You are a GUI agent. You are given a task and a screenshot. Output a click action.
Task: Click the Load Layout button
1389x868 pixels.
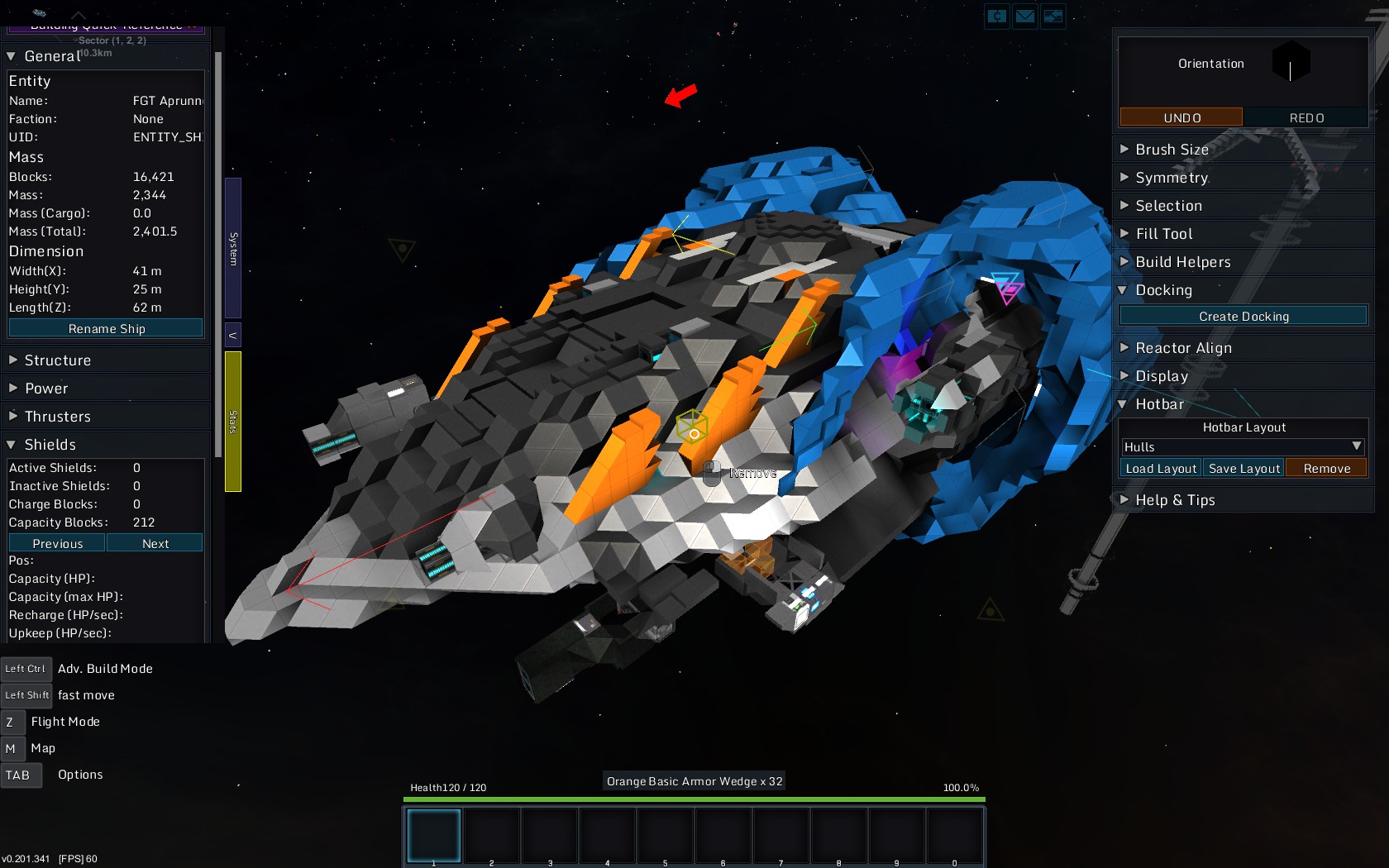[1161, 468]
